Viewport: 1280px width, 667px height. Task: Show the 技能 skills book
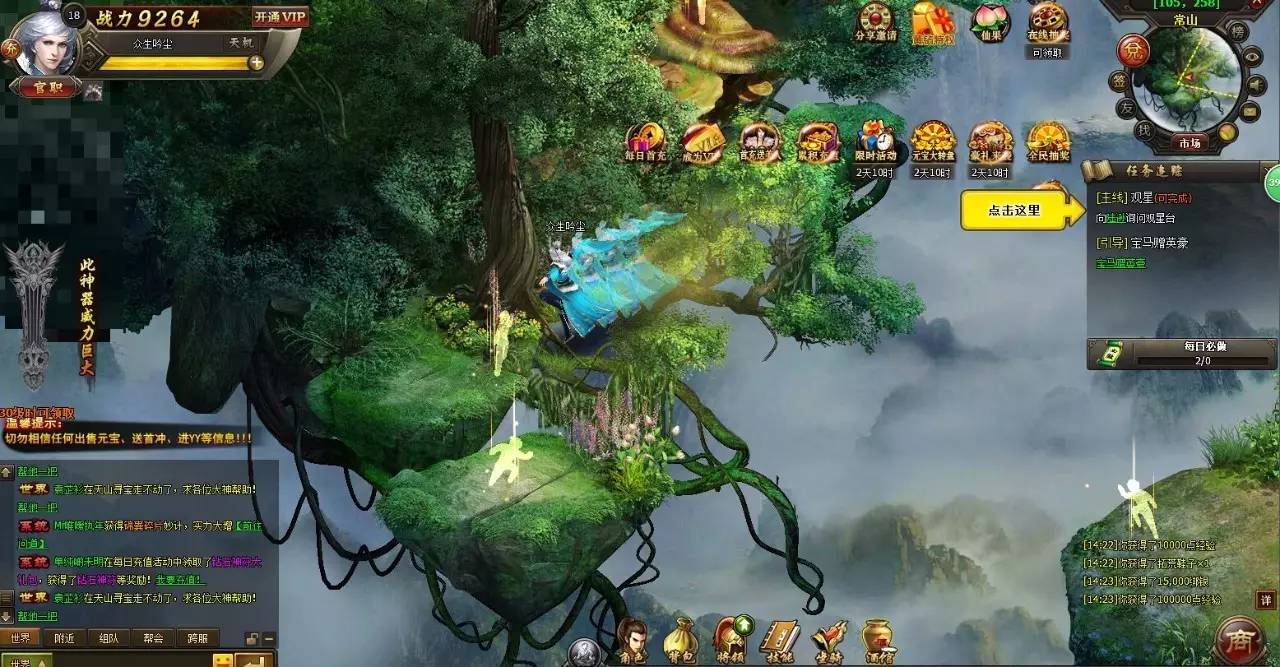(778, 640)
